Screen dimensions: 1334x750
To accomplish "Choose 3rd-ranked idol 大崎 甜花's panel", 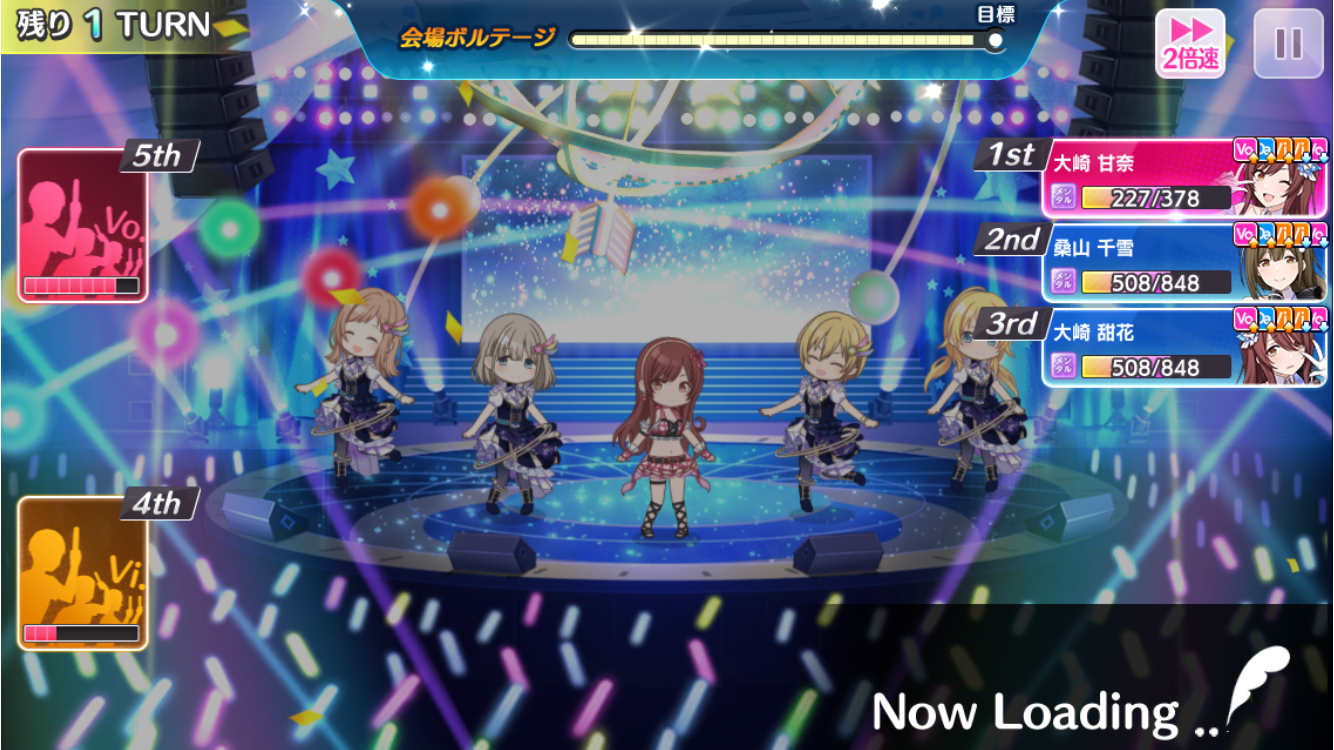I will click(x=1185, y=348).
